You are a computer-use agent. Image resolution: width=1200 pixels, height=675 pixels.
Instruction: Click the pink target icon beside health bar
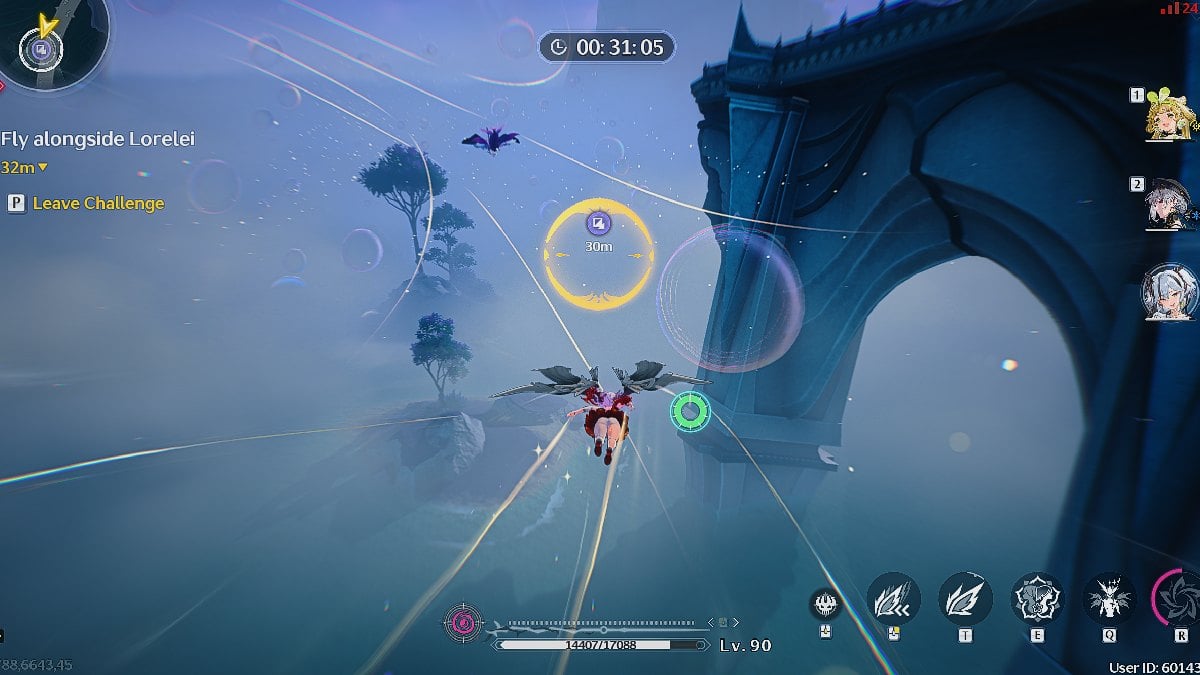[x=463, y=623]
